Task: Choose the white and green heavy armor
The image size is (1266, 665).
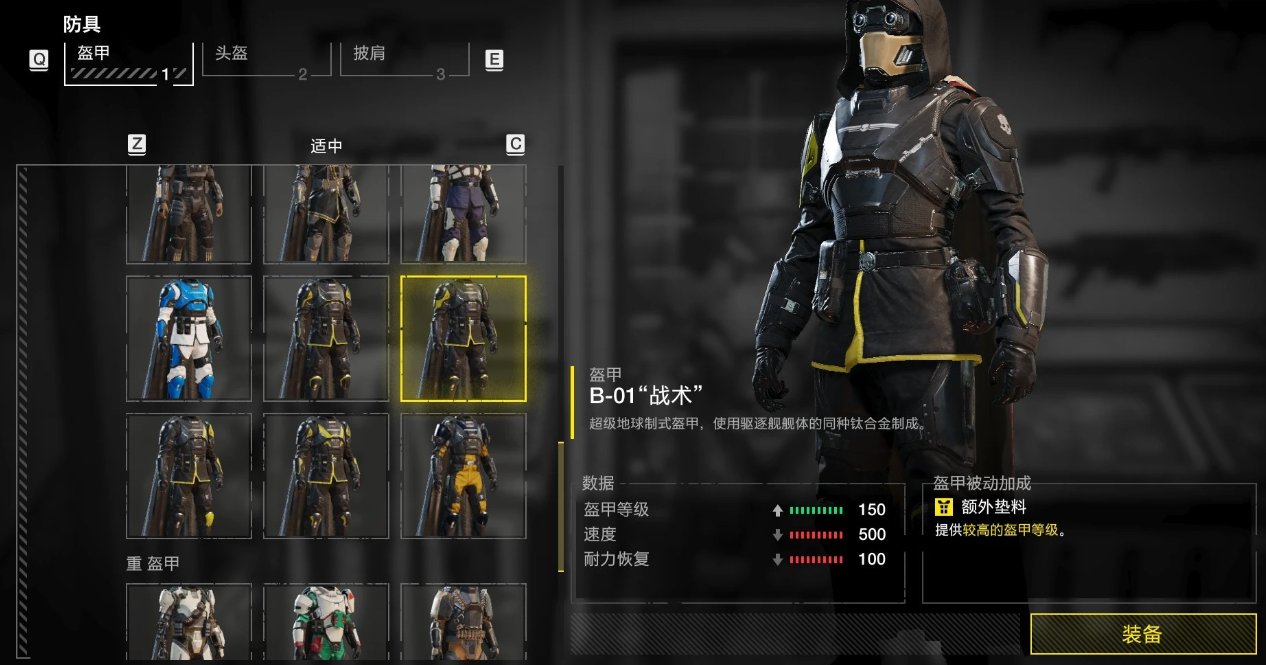Action: point(326,622)
